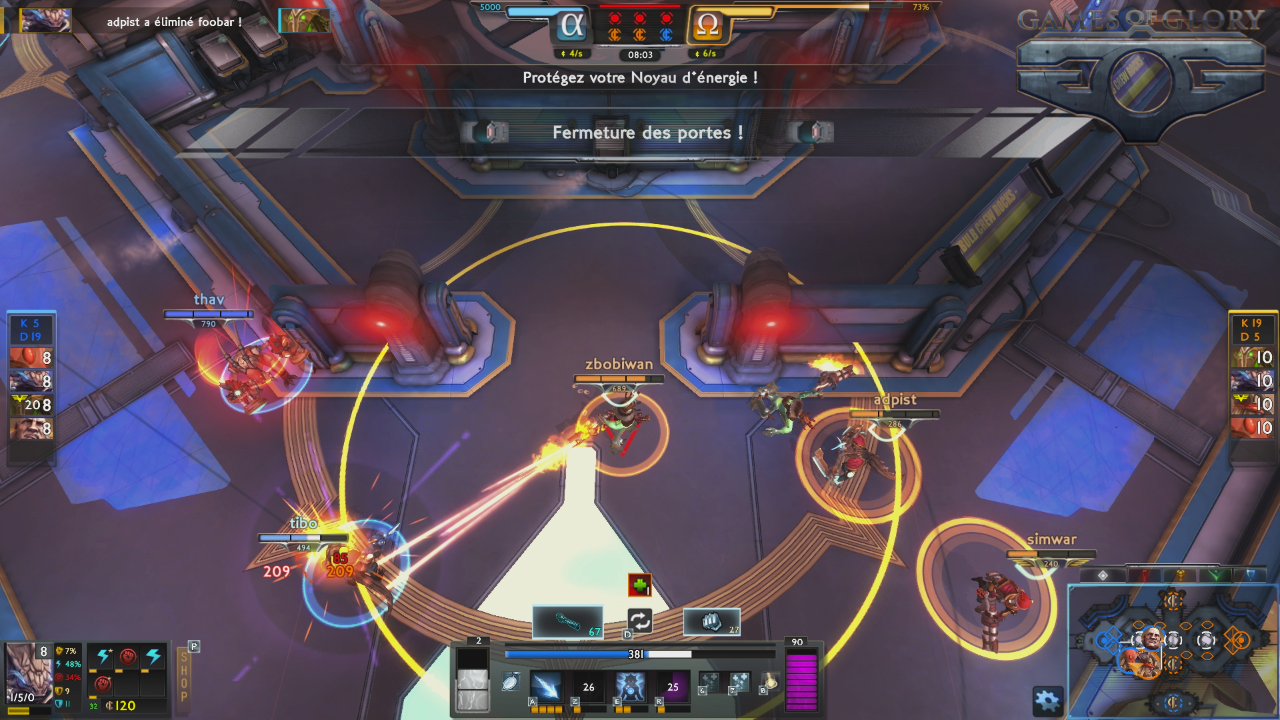1280x720 pixels.
Task: Activate the blue energy slash ability
Action: [x=546, y=687]
